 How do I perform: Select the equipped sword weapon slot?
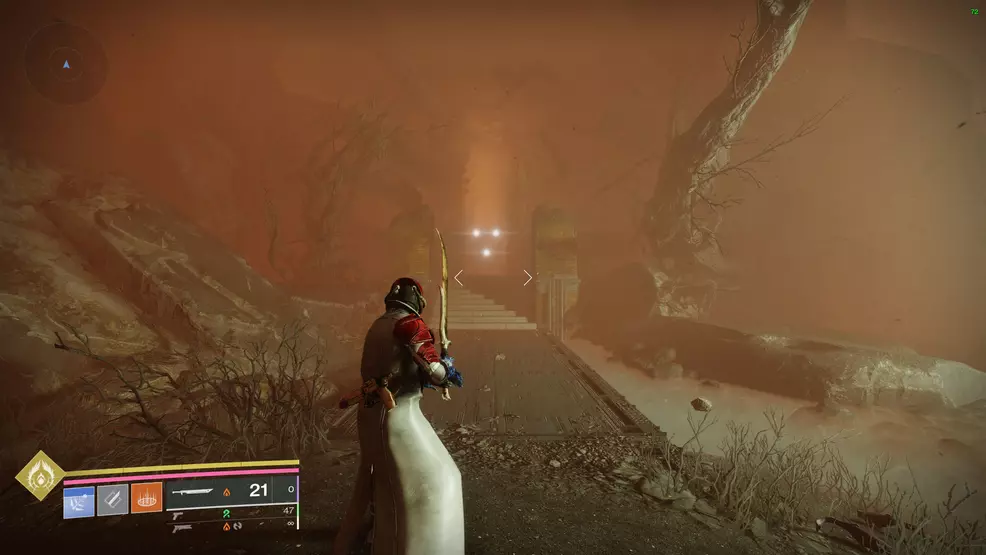pyautogui.click(x=200, y=491)
